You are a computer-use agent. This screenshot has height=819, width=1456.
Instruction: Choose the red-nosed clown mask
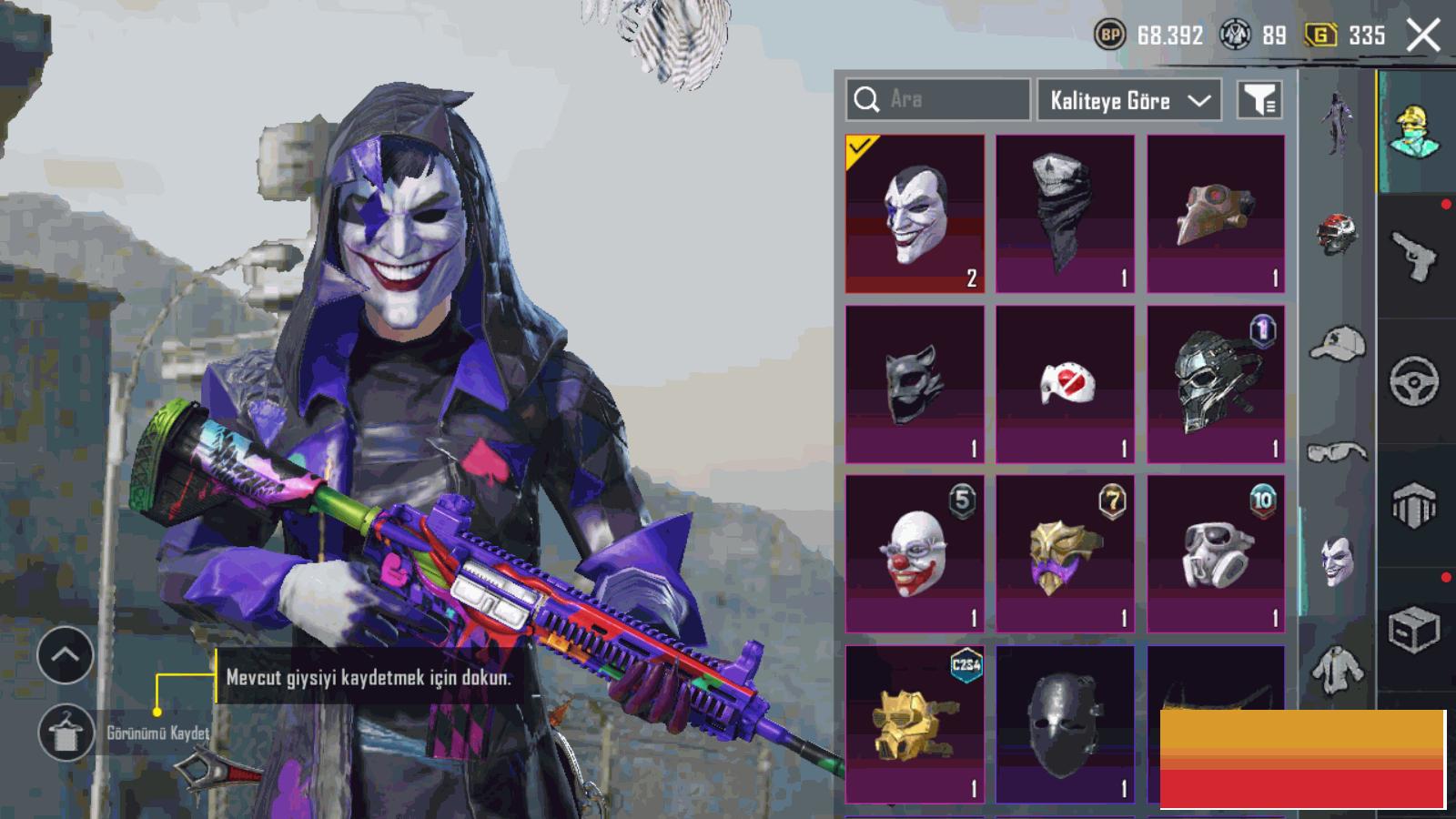[x=915, y=553]
